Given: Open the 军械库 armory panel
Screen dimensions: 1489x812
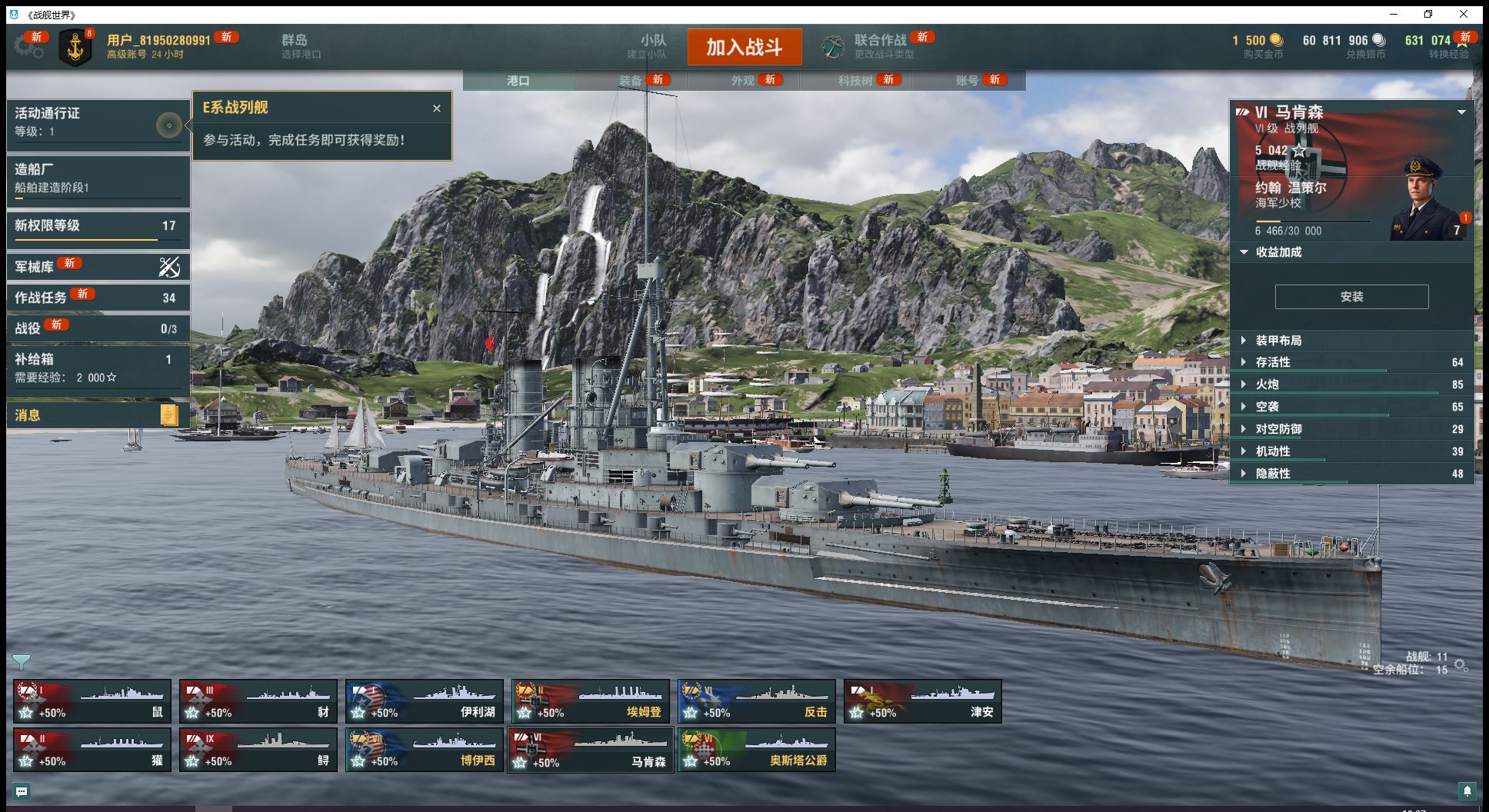Looking at the screenshot, I should [98, 267].
